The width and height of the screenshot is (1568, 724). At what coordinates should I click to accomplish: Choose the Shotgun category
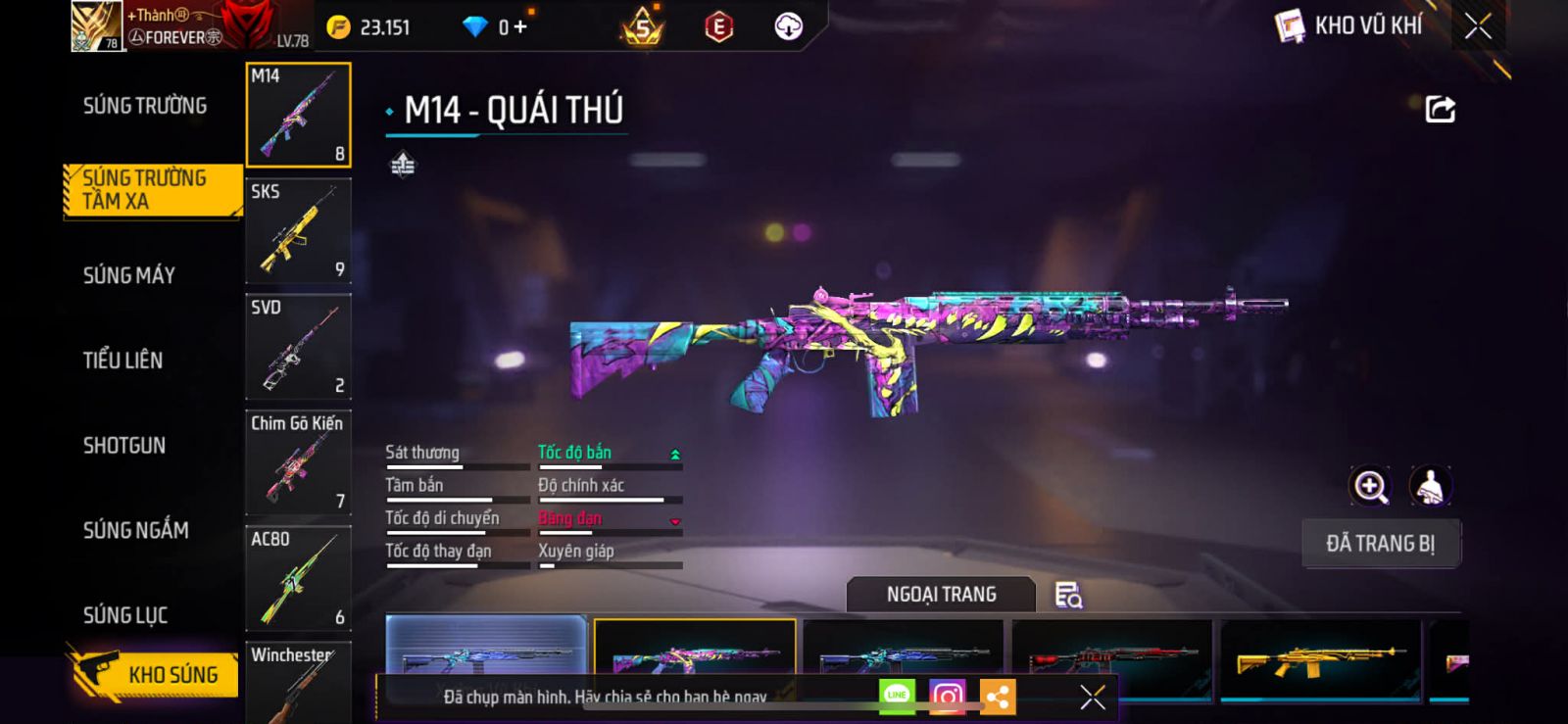[124, 446]
